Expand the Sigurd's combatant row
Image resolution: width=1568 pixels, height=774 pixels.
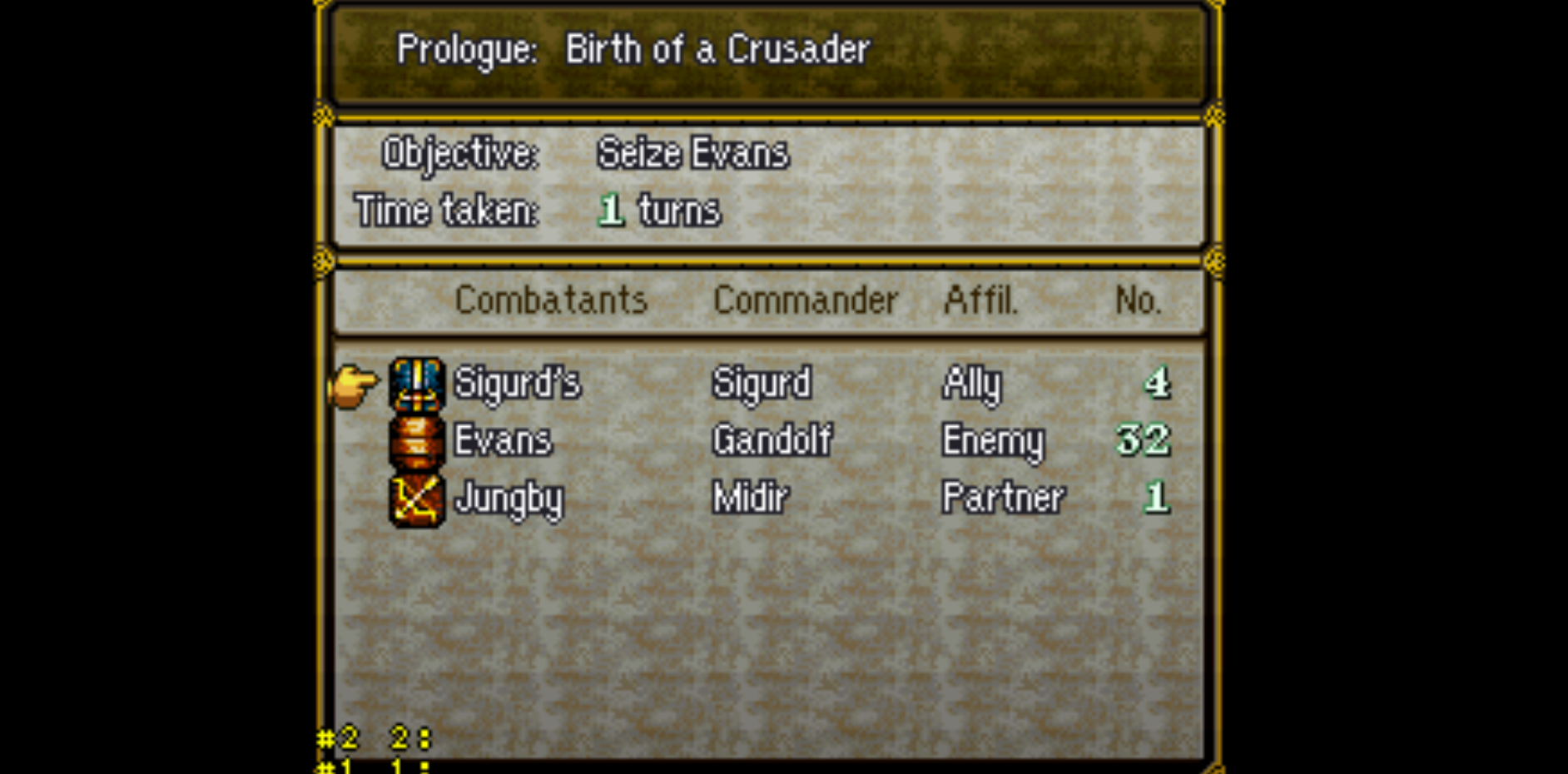(516, 385)
